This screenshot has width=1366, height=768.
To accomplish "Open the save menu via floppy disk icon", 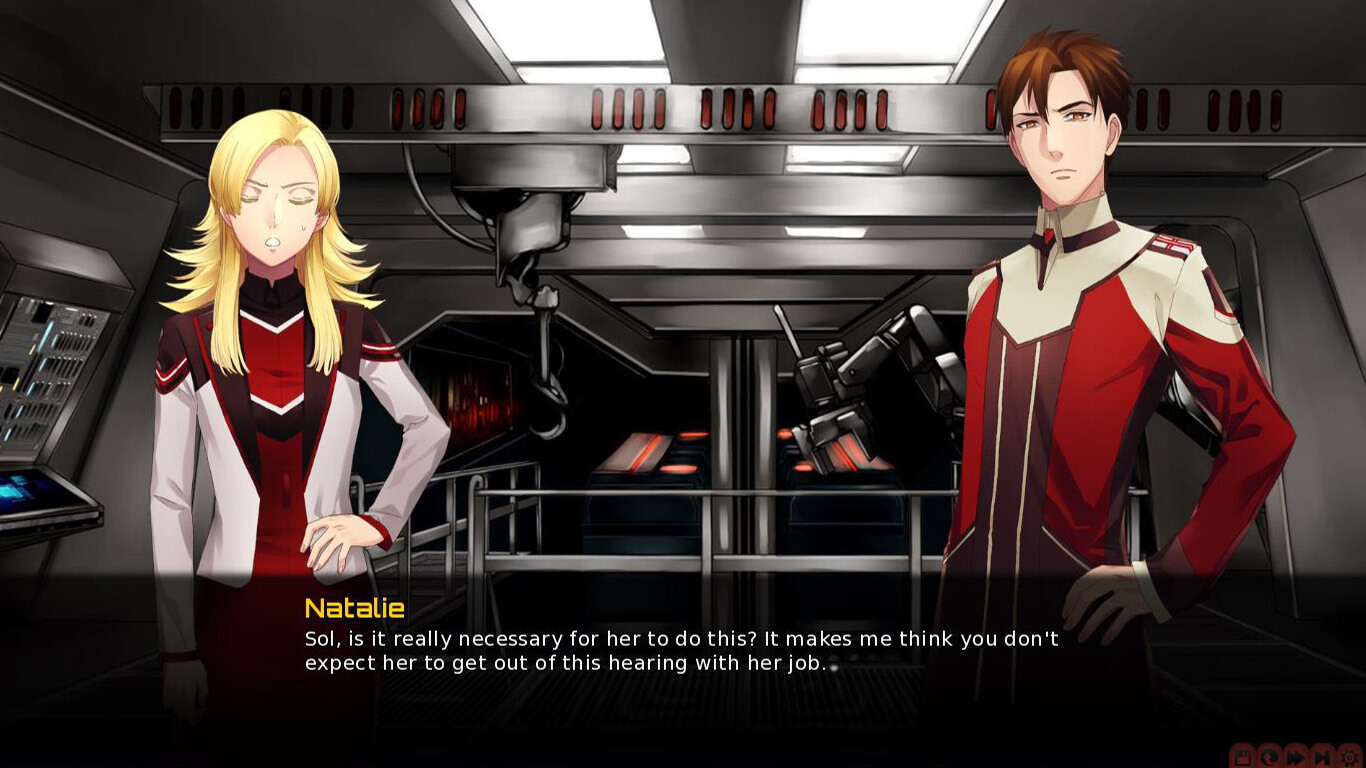I will (1243, 757).
